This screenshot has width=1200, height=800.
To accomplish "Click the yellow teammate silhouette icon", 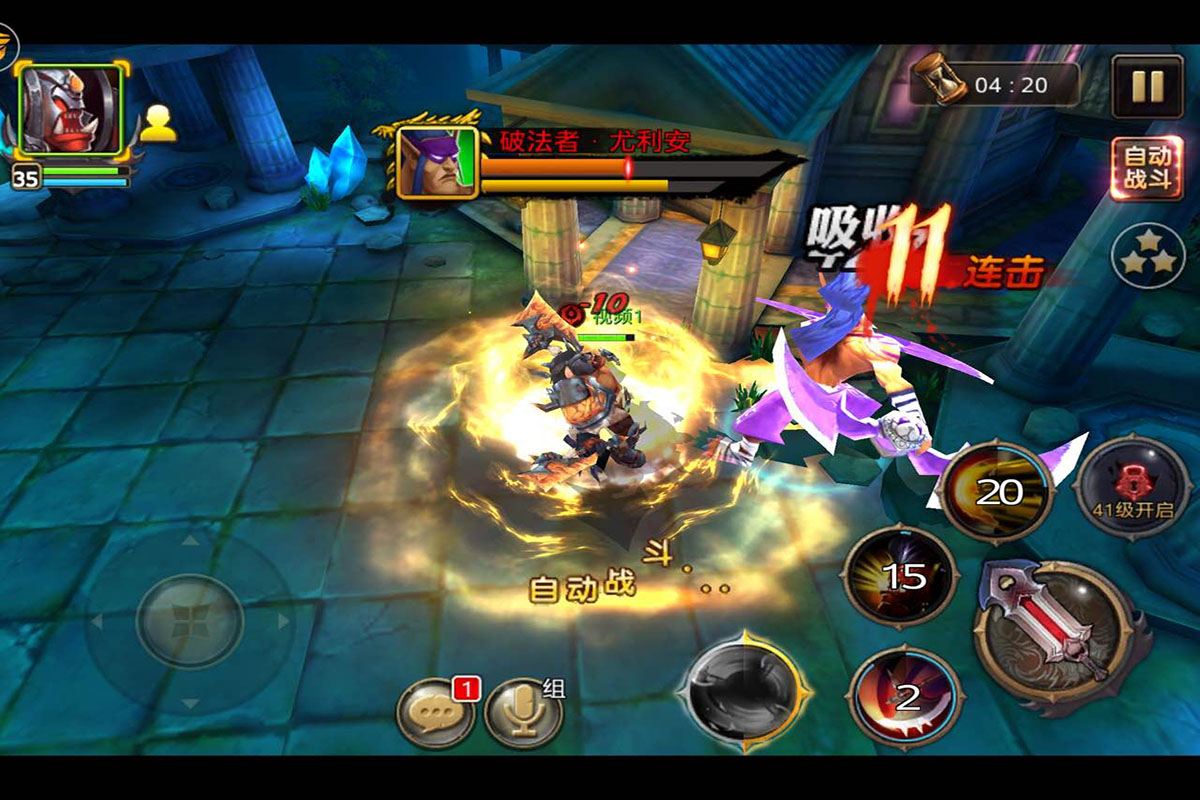I will coord(158,124).
